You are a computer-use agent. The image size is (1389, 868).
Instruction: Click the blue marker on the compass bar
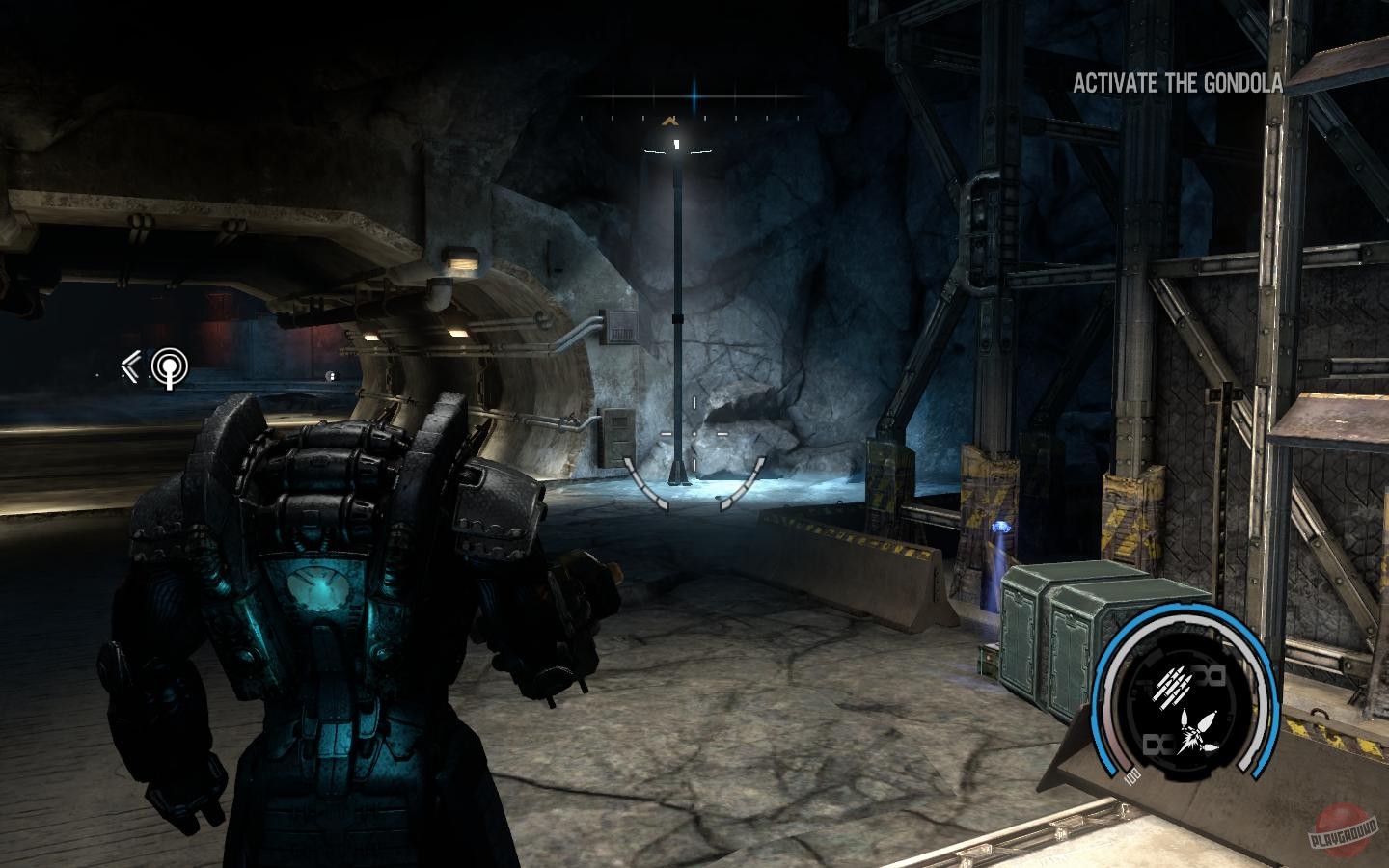coord(694,95)
